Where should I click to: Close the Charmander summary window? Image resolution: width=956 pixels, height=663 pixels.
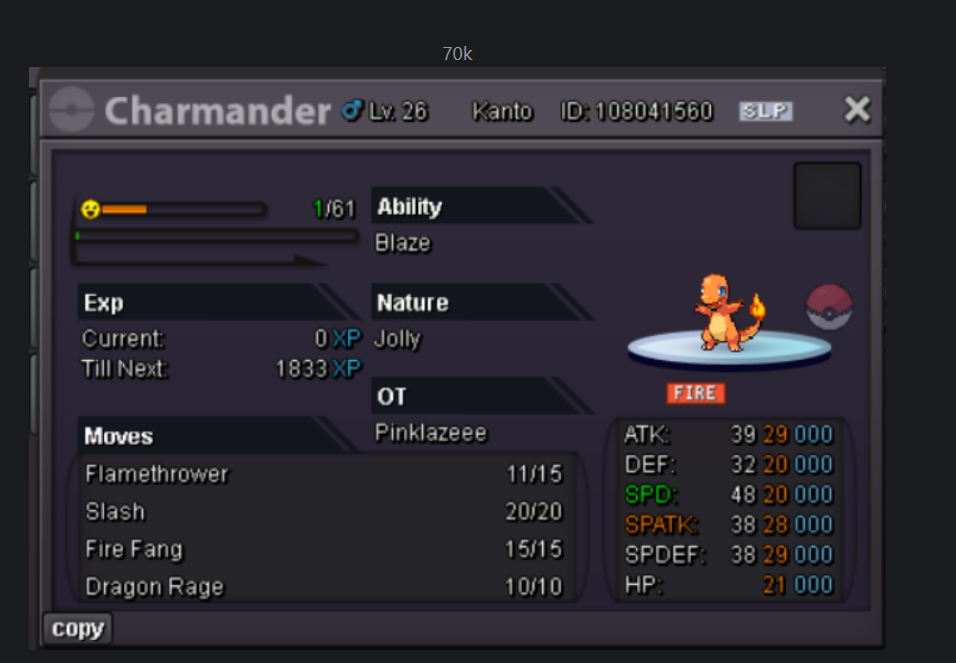point(857,109)
